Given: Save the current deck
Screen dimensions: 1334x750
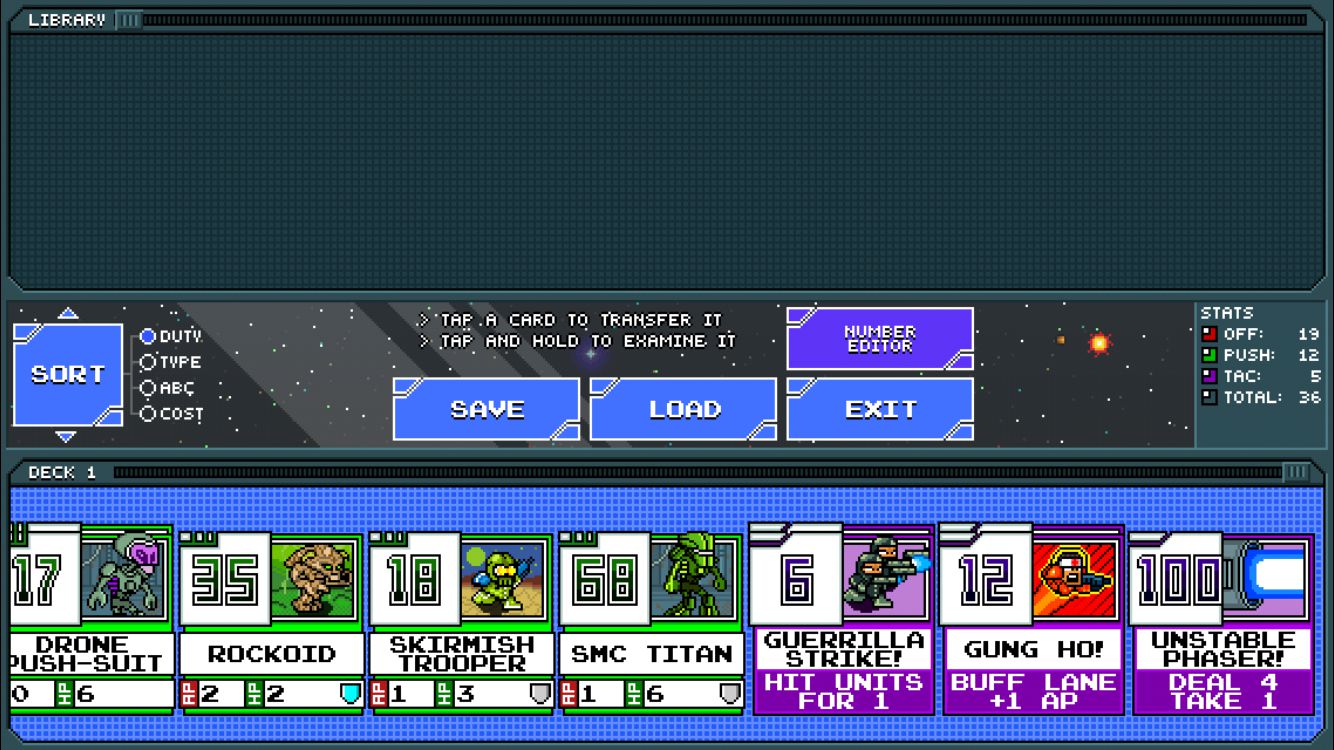Looking at the screenshot, I should pyautogui.click(x=486, y=409).
